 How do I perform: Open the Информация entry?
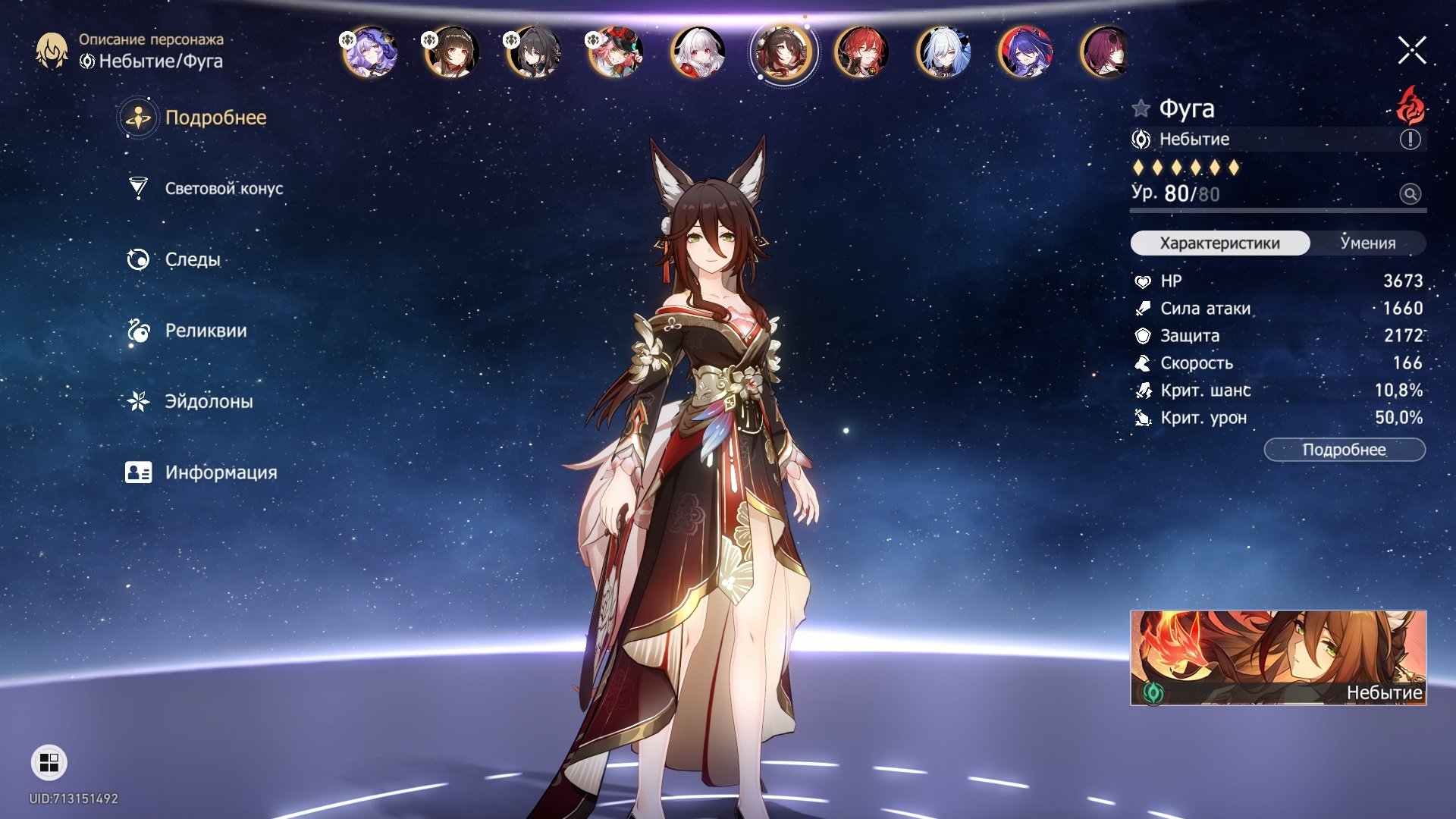pyautogui.click(x=220, y=472)
